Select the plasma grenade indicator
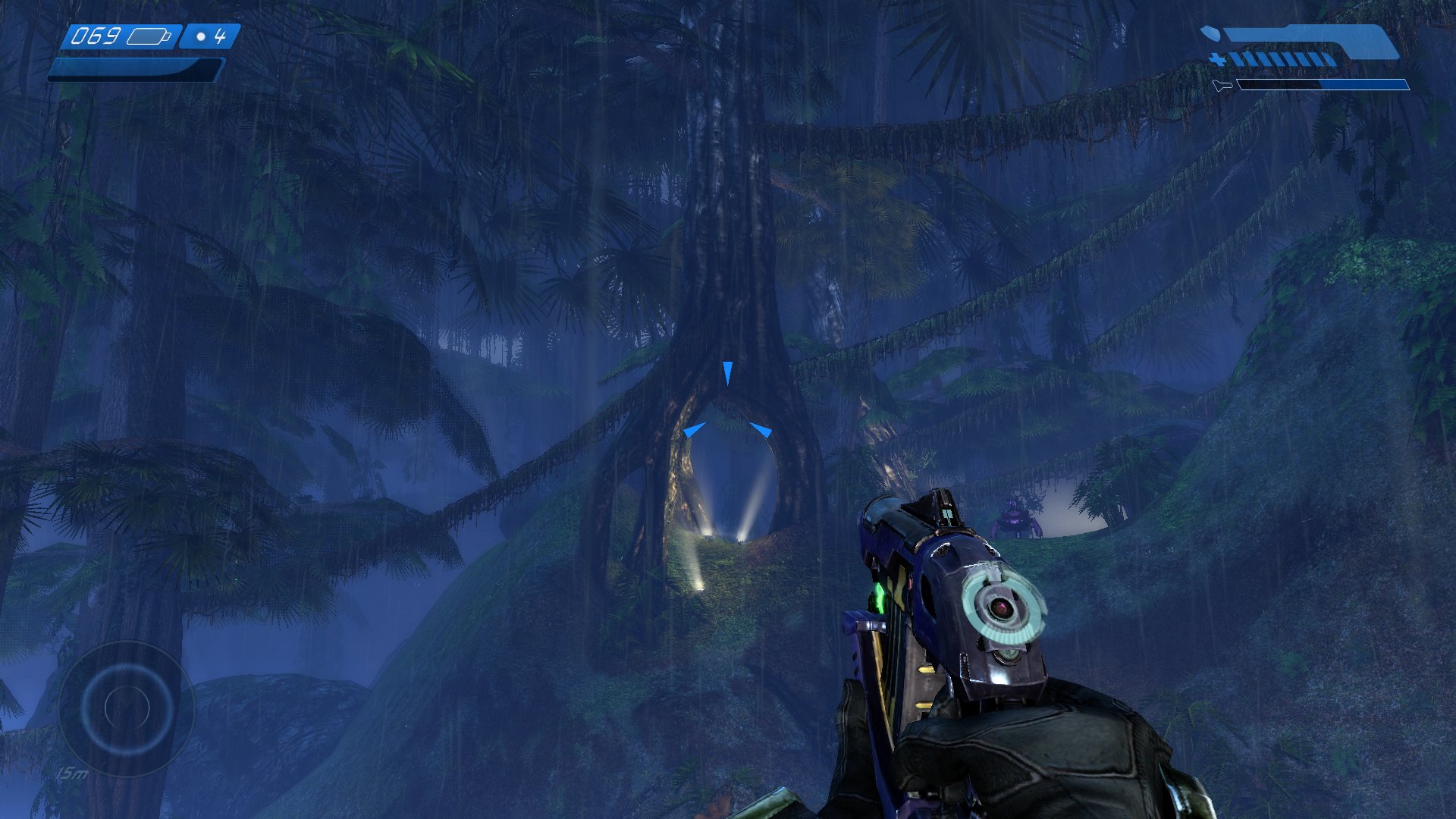The width and height of the screenshot is (1456, 819). 210,36
